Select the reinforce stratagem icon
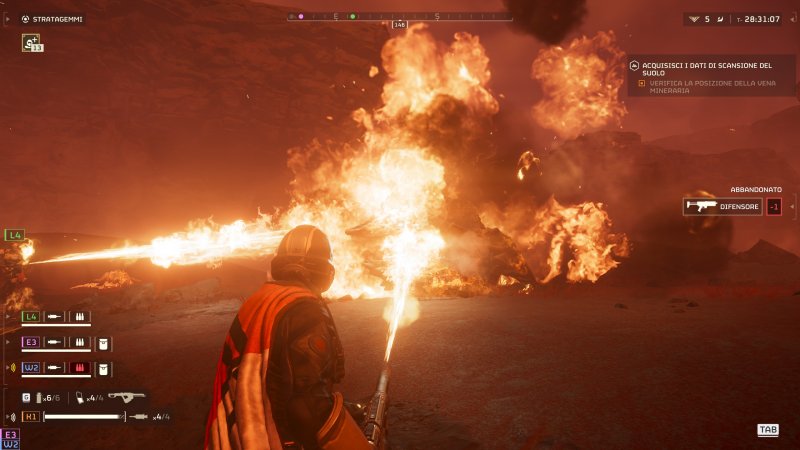The height and width of the screenshot is (450, 800). [x=30, y=42]
